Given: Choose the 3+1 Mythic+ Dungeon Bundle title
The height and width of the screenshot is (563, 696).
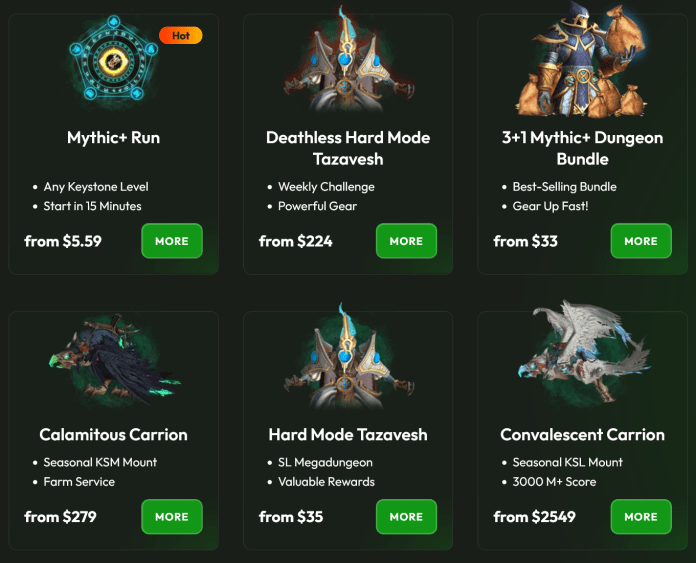Looking at the screenshot, I should (x=582, y=148).
